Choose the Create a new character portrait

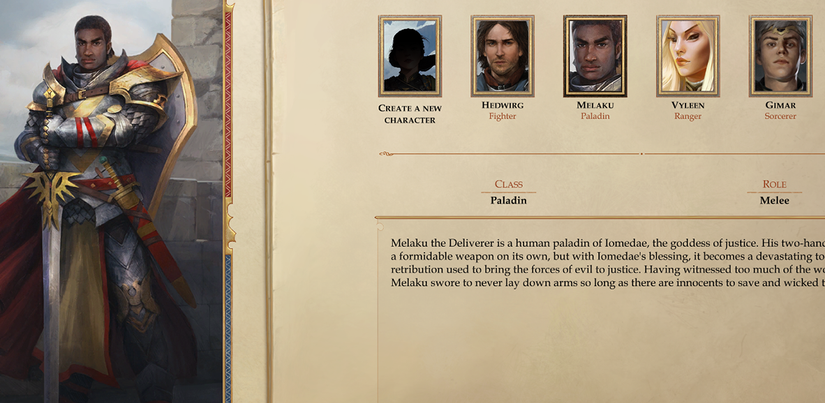point(409,56)
